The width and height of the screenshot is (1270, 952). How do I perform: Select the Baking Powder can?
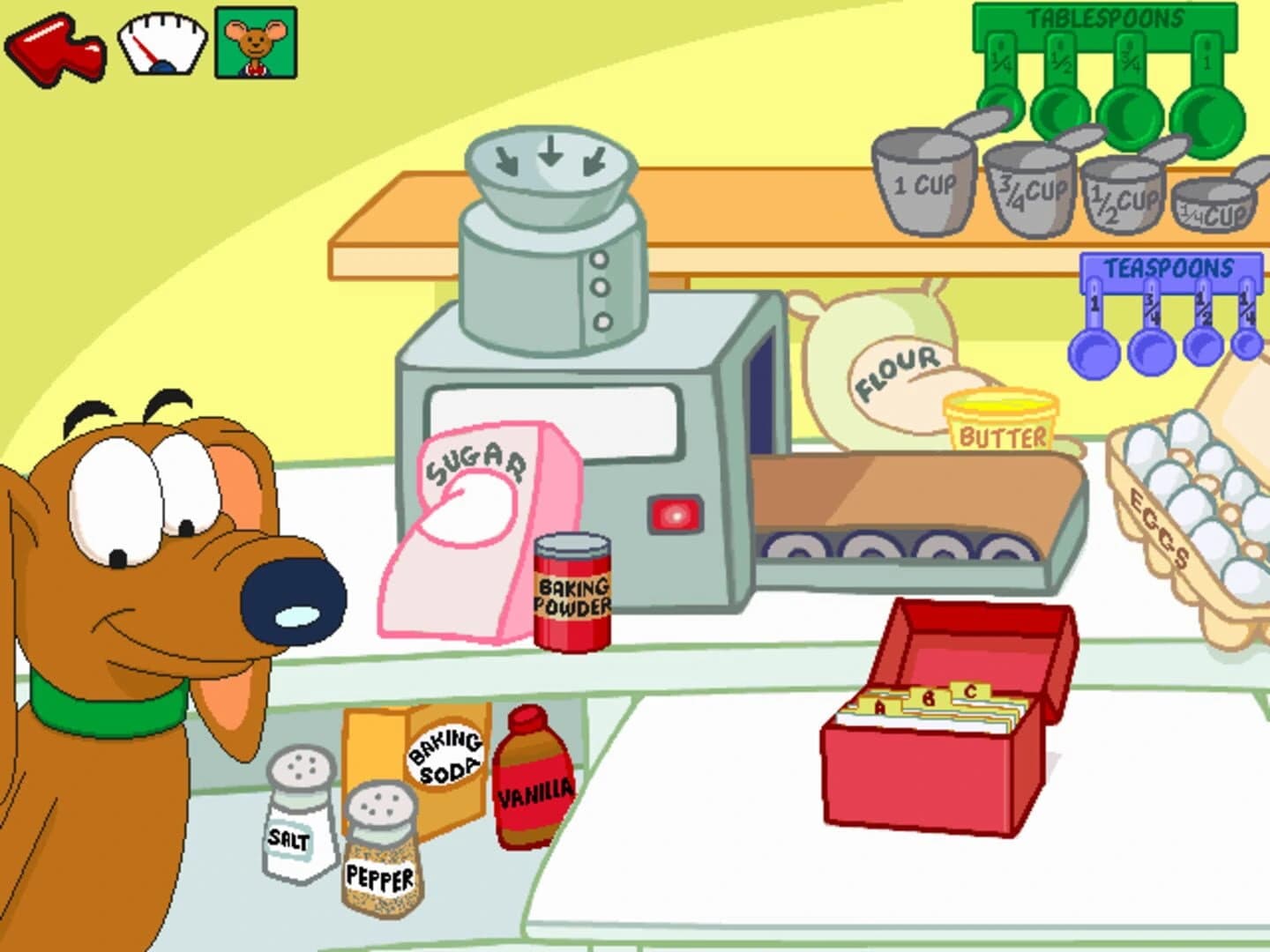(571, 591)
